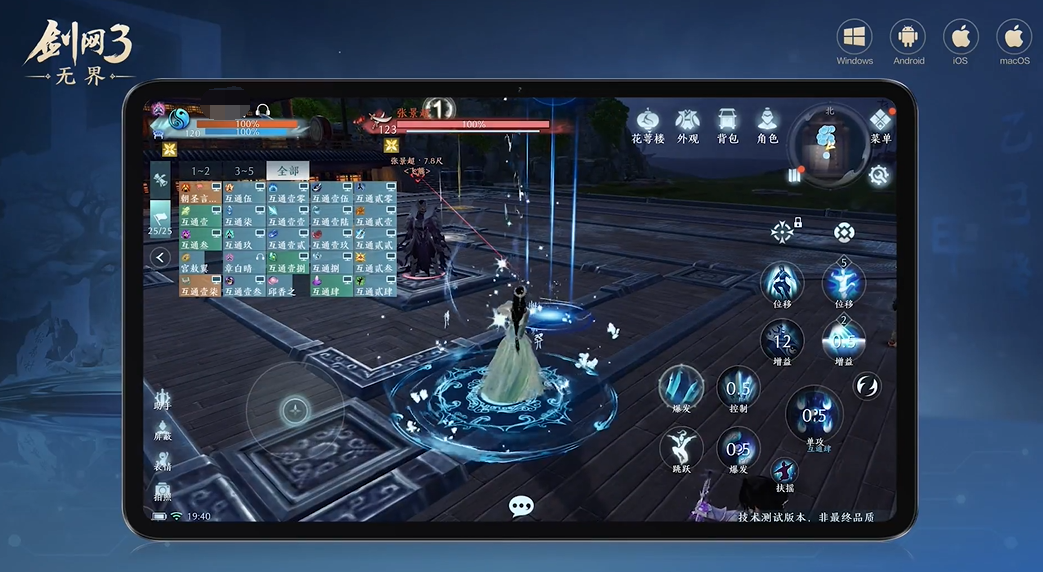
Task: Switch to the 全部 raid tab
Action: [x=288, y=171]
